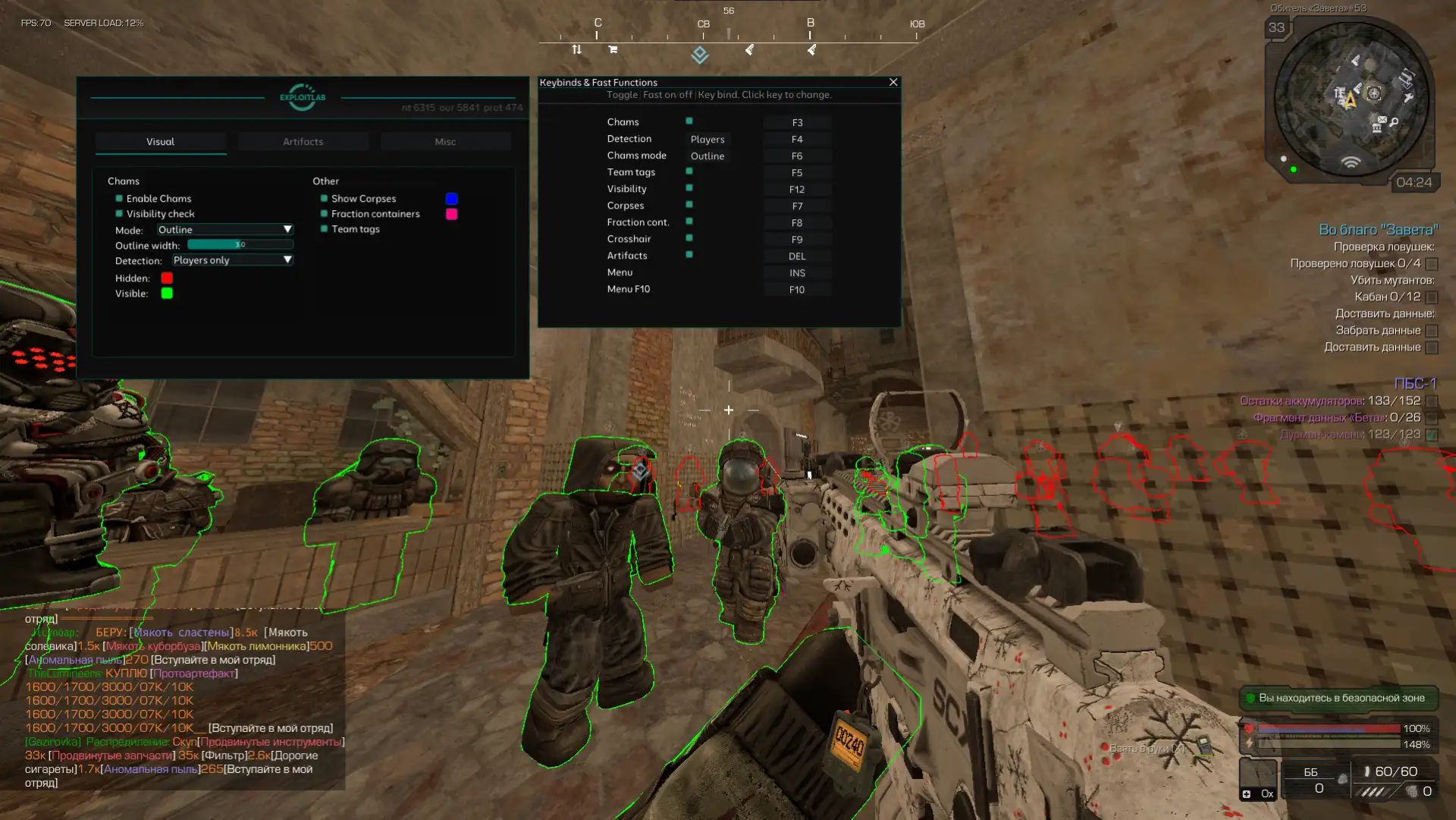Select the shopping cart compass marker
The height and width of the screenshot is (820, 1456).
point(613,50)
